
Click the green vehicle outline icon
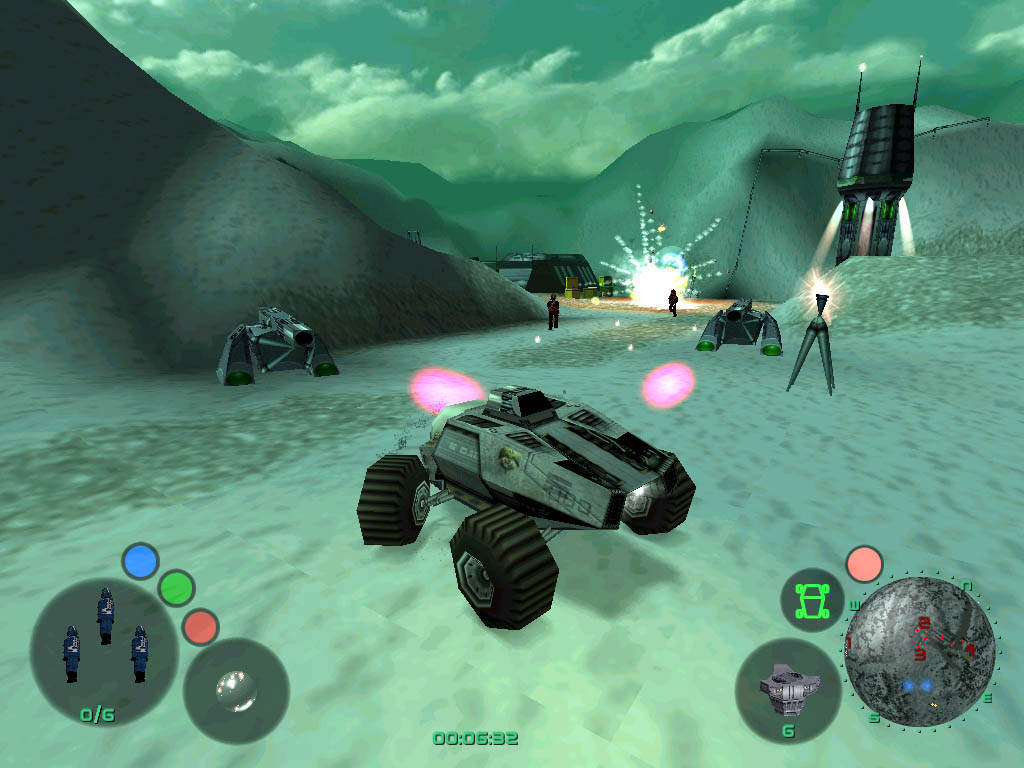(x=812, y=600)
